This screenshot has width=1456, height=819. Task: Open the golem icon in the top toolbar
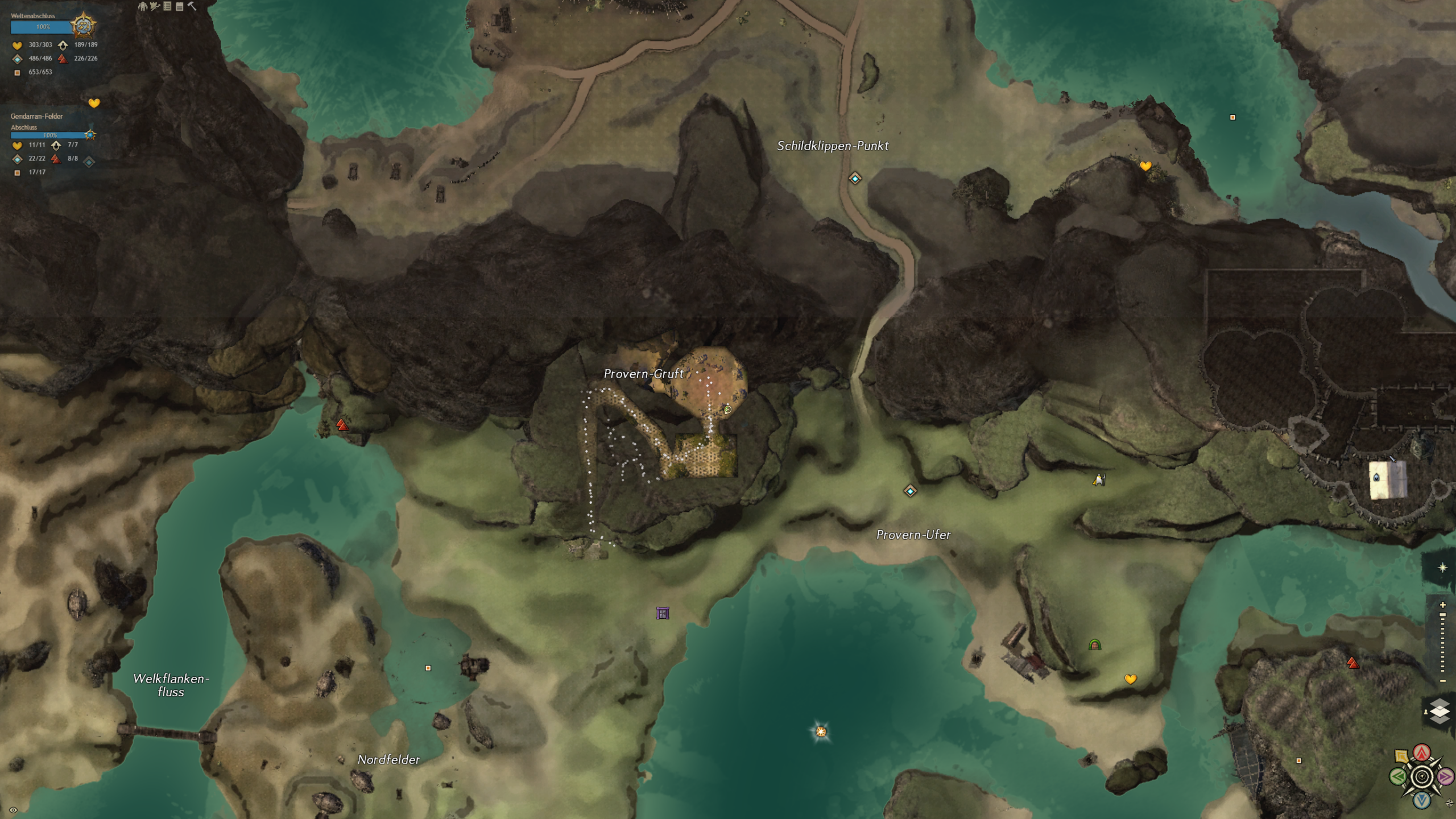(x=143, y=6)
